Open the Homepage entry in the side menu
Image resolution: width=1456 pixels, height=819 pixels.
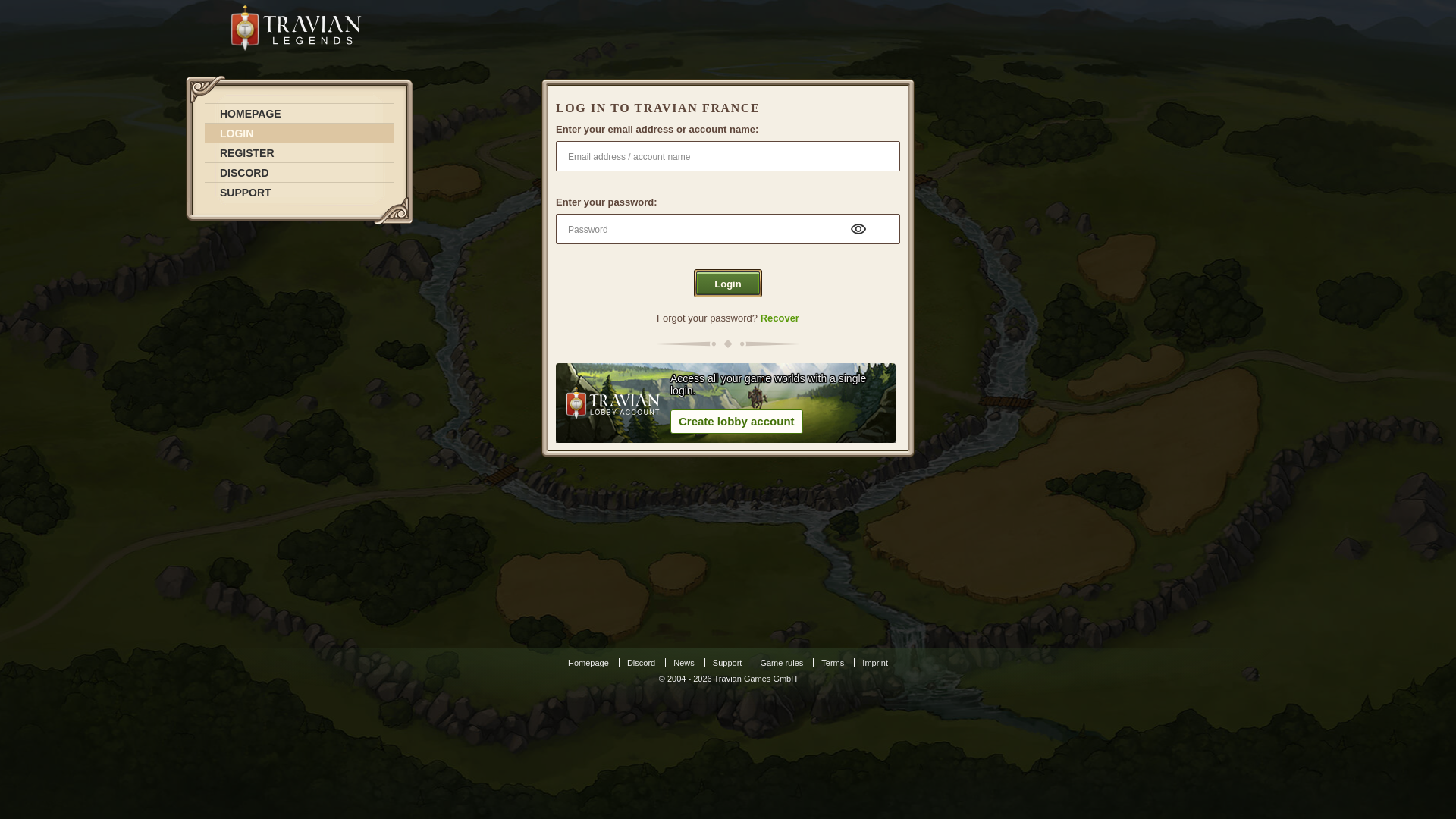click(250, 114)
